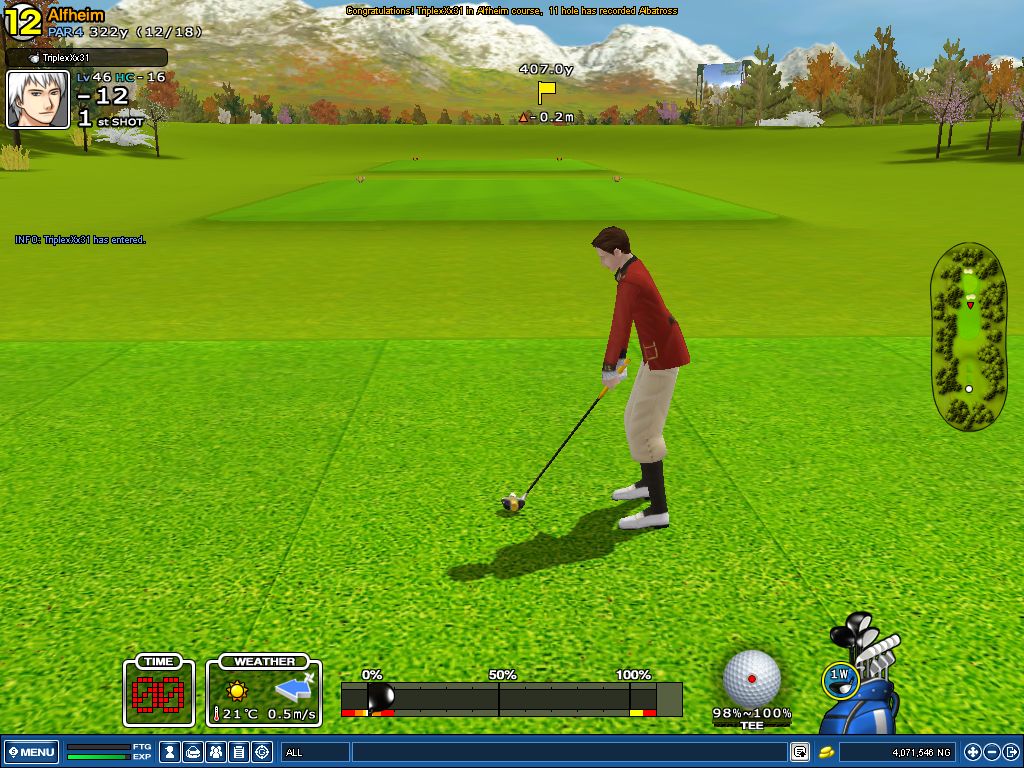This screenshot has width=1024, height=768.
Task: Set the impact point on the golf ball
Action: (752, 678)
